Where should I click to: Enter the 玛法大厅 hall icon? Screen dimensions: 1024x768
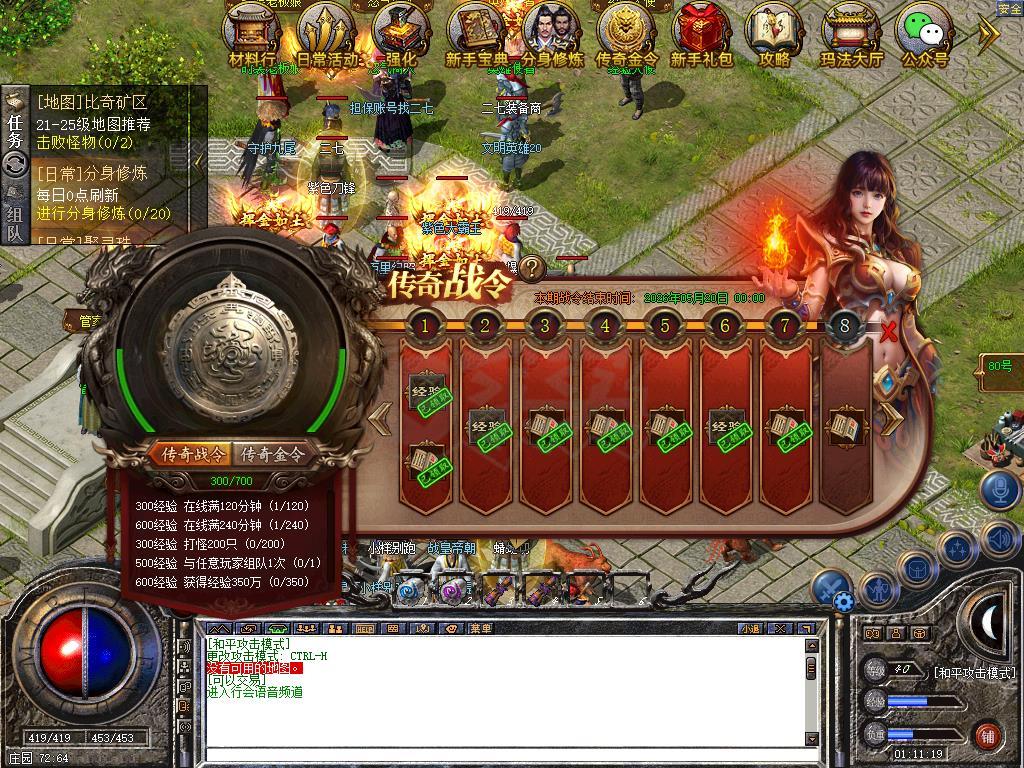click(852, 32)
